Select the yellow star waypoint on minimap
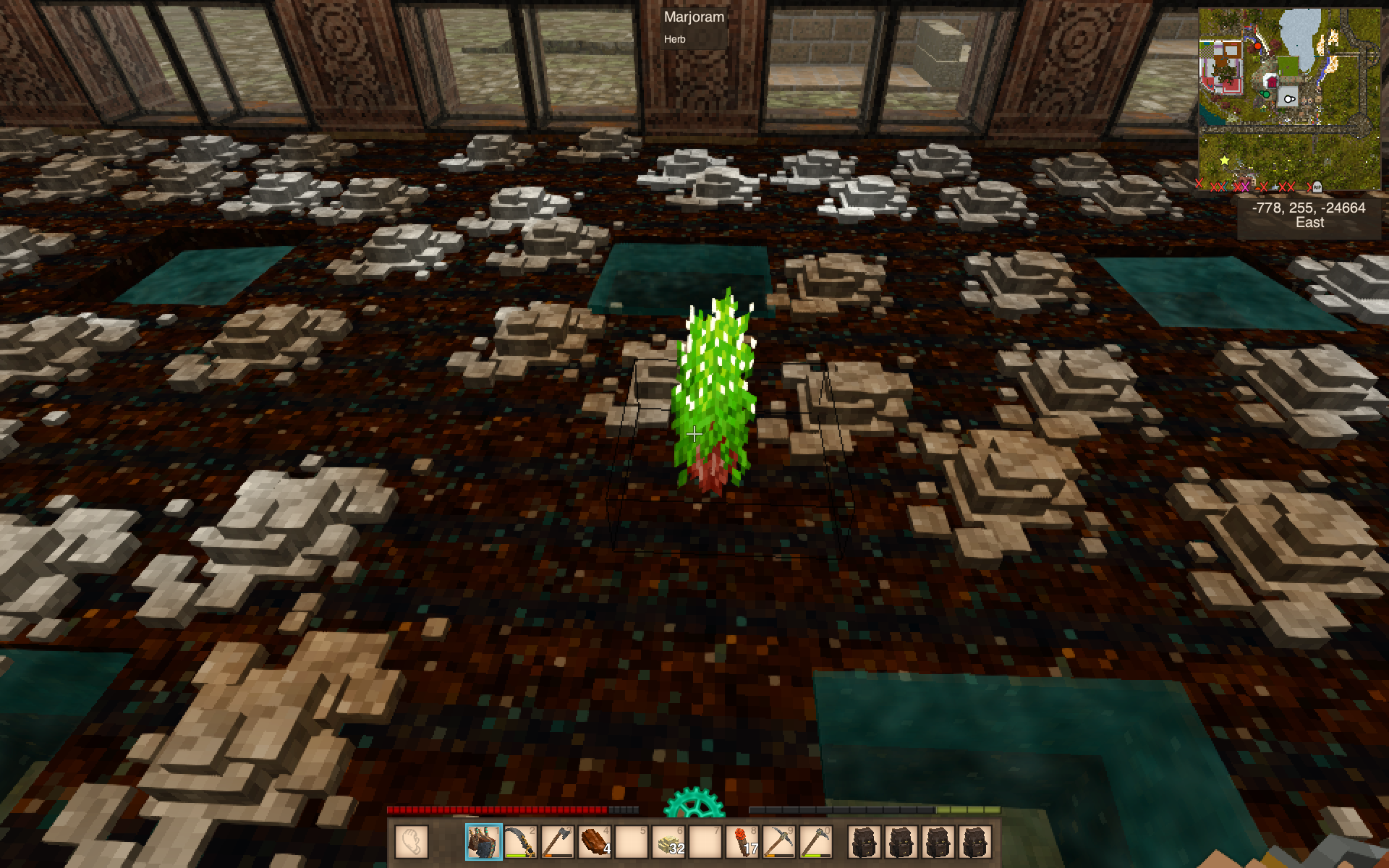Screen dimensions: 1389x868 [1224, 160]
